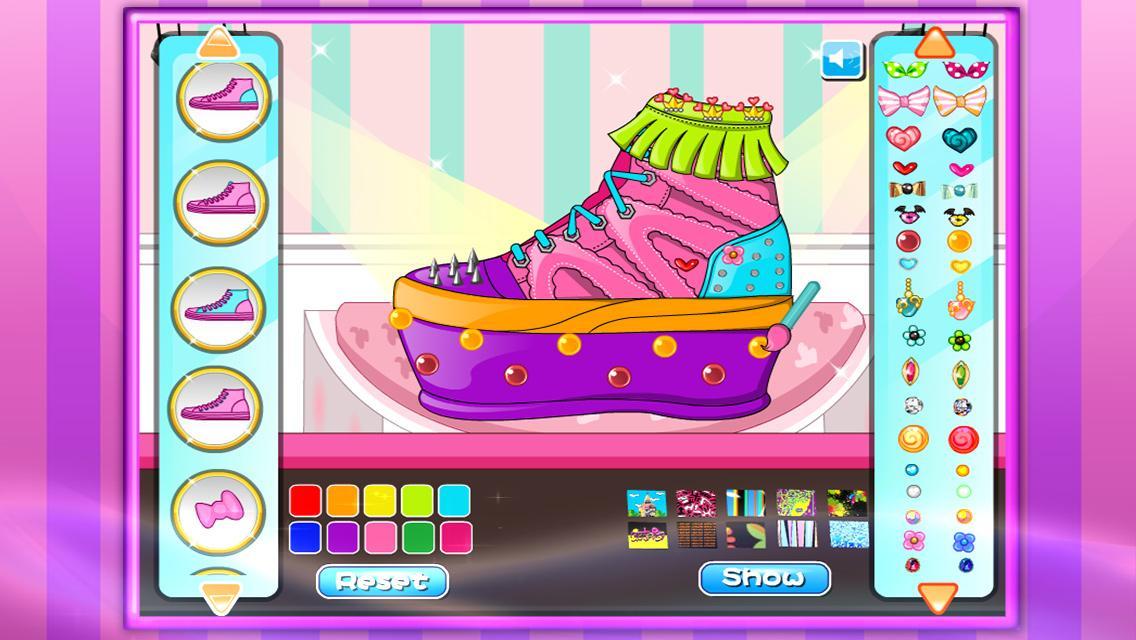Choose the green polka-dot bow decoration
This screenshot has width=1136, height=640.
[x=902, y=70]
